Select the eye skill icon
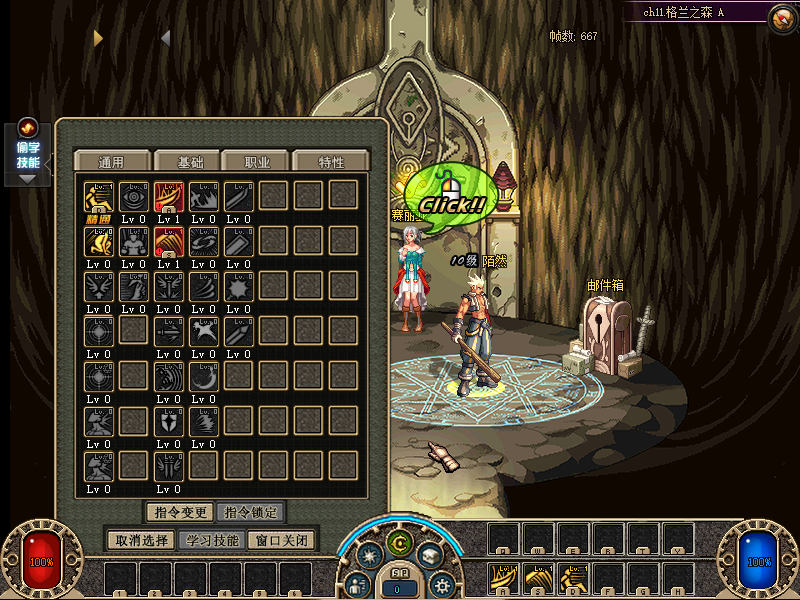Viewport: 800px width, 600px height. click(x=134, y=196)
